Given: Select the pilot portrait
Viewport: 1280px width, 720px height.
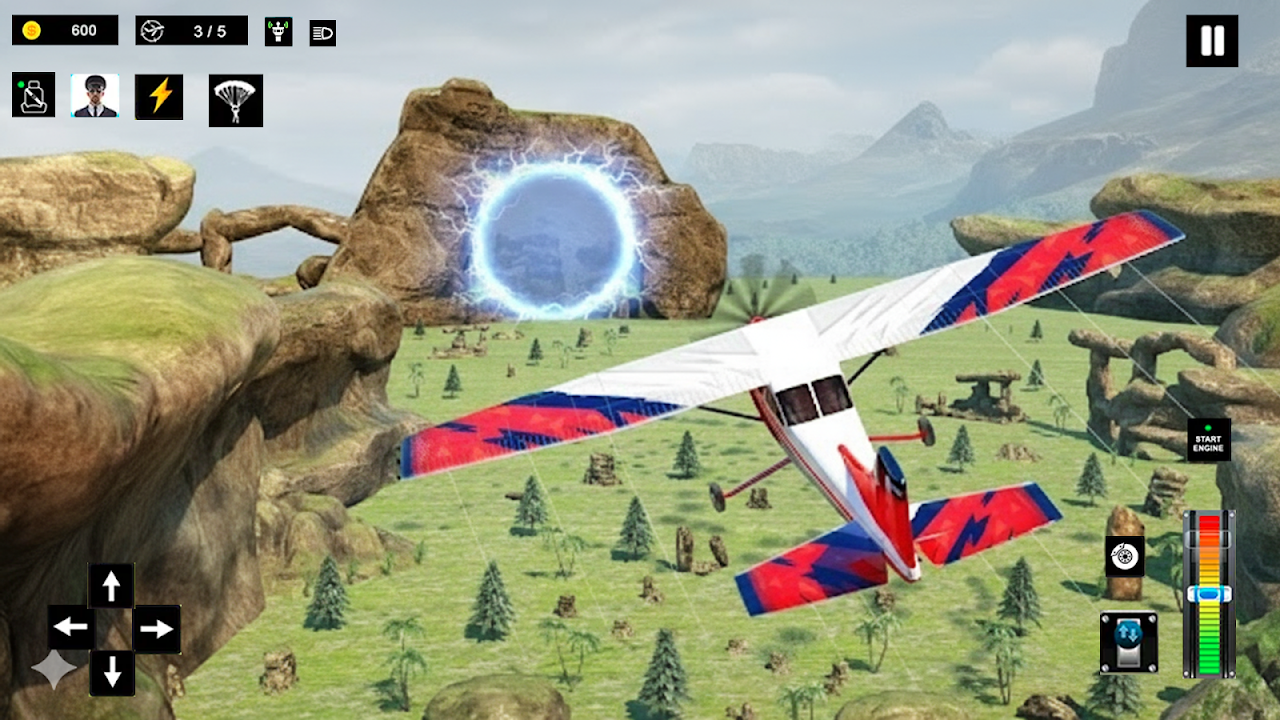Looking at the screenshot, I should 95,96.
